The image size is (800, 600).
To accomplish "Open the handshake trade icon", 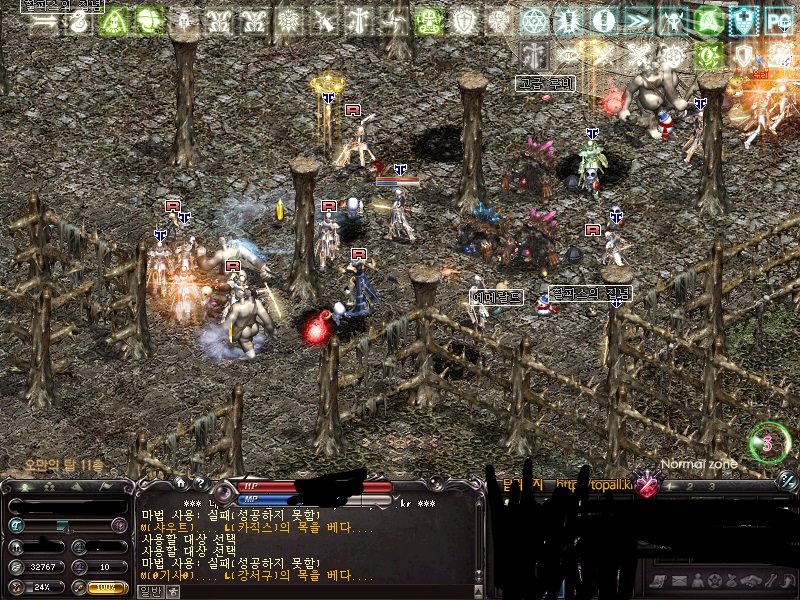I will coord(750,581).
